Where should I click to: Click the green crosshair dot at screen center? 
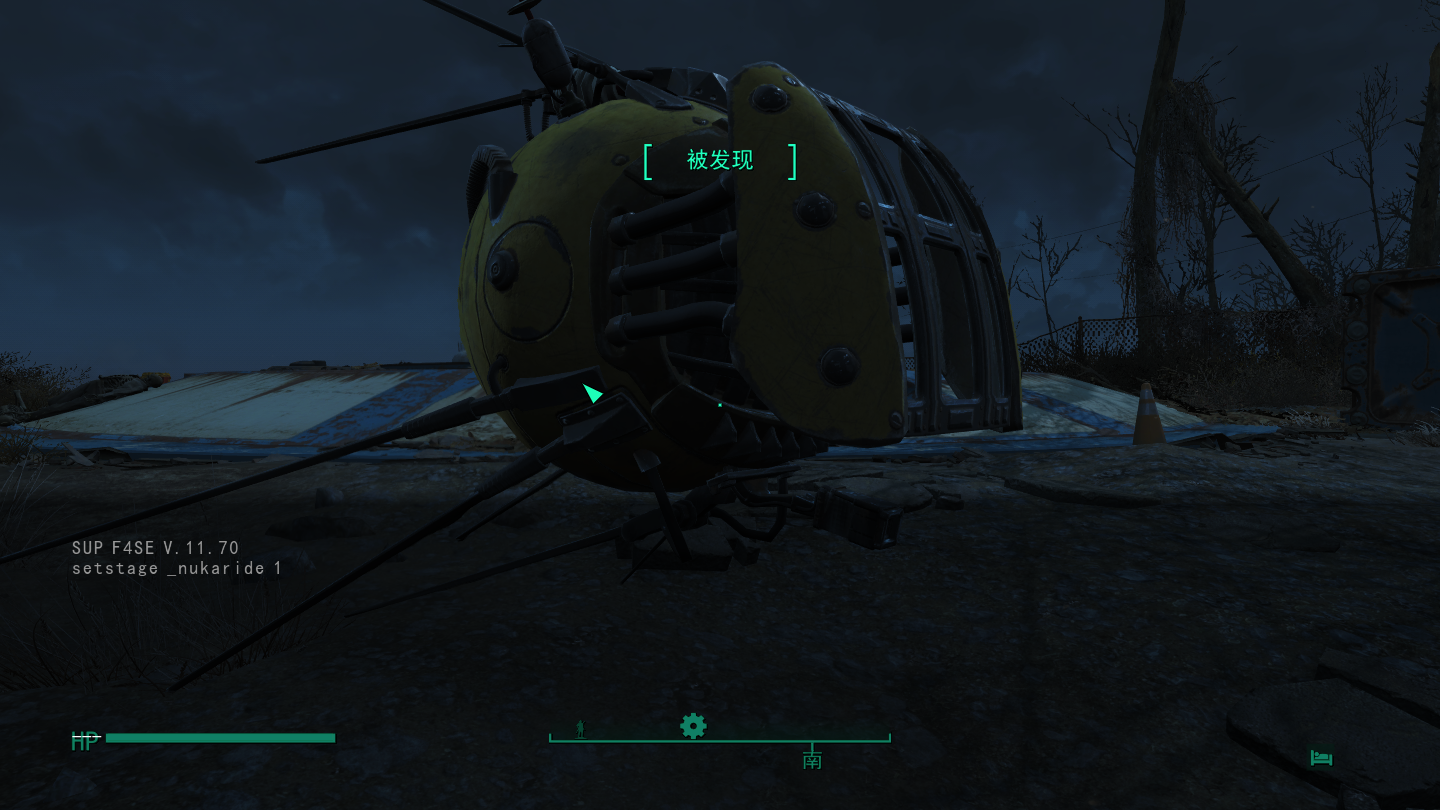[720, 405]
